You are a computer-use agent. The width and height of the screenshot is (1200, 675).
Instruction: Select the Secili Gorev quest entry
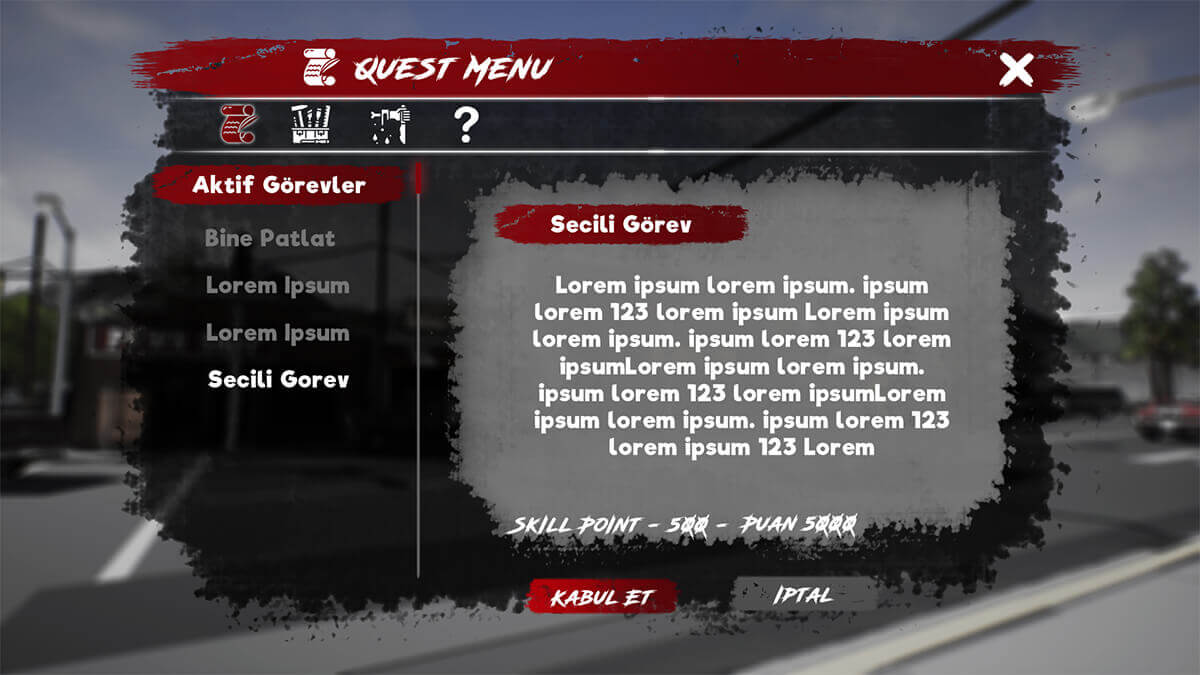click(x=278, y=380)
